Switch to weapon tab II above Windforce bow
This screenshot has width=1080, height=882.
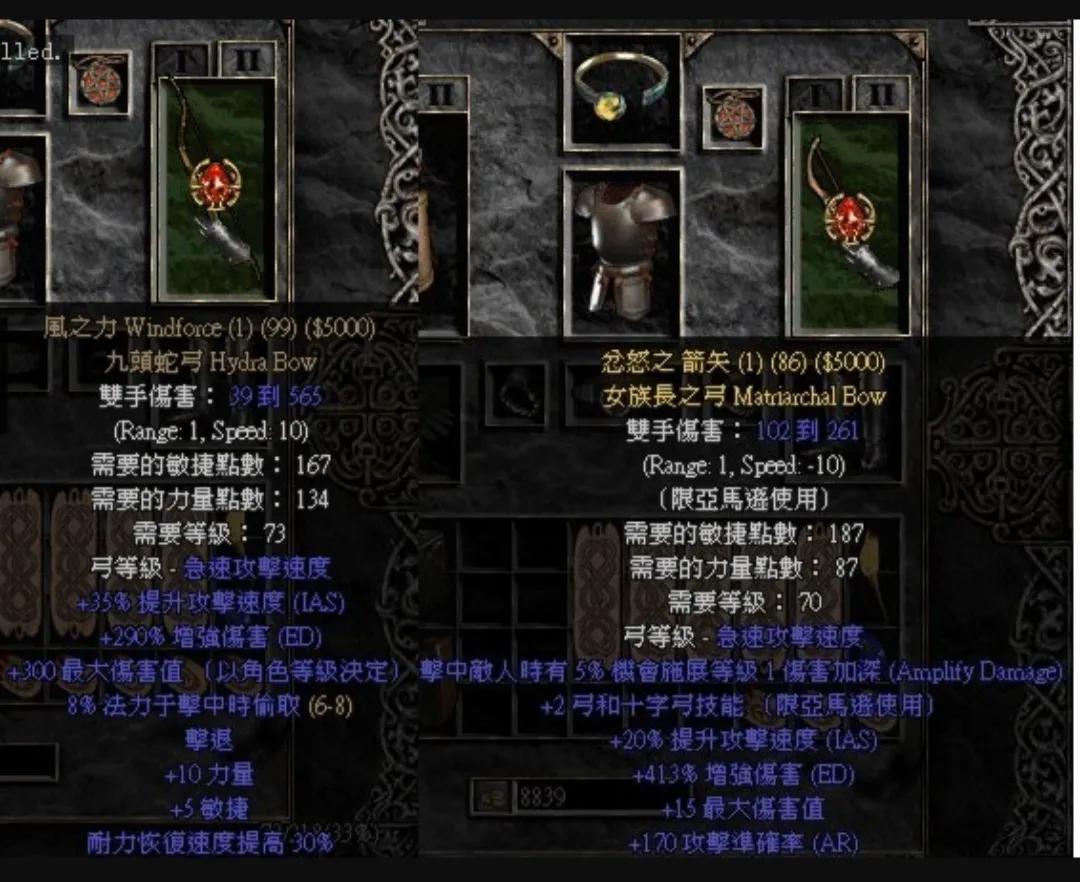point(247,60)
